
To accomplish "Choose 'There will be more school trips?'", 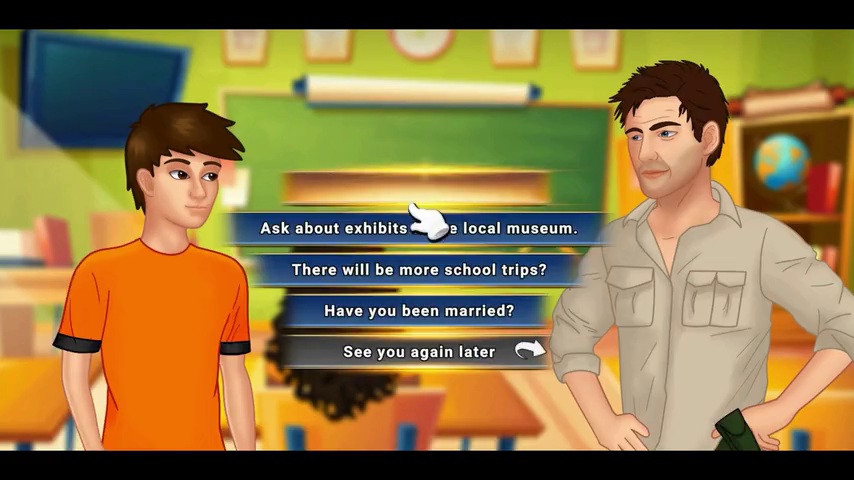I will point(418,270).
